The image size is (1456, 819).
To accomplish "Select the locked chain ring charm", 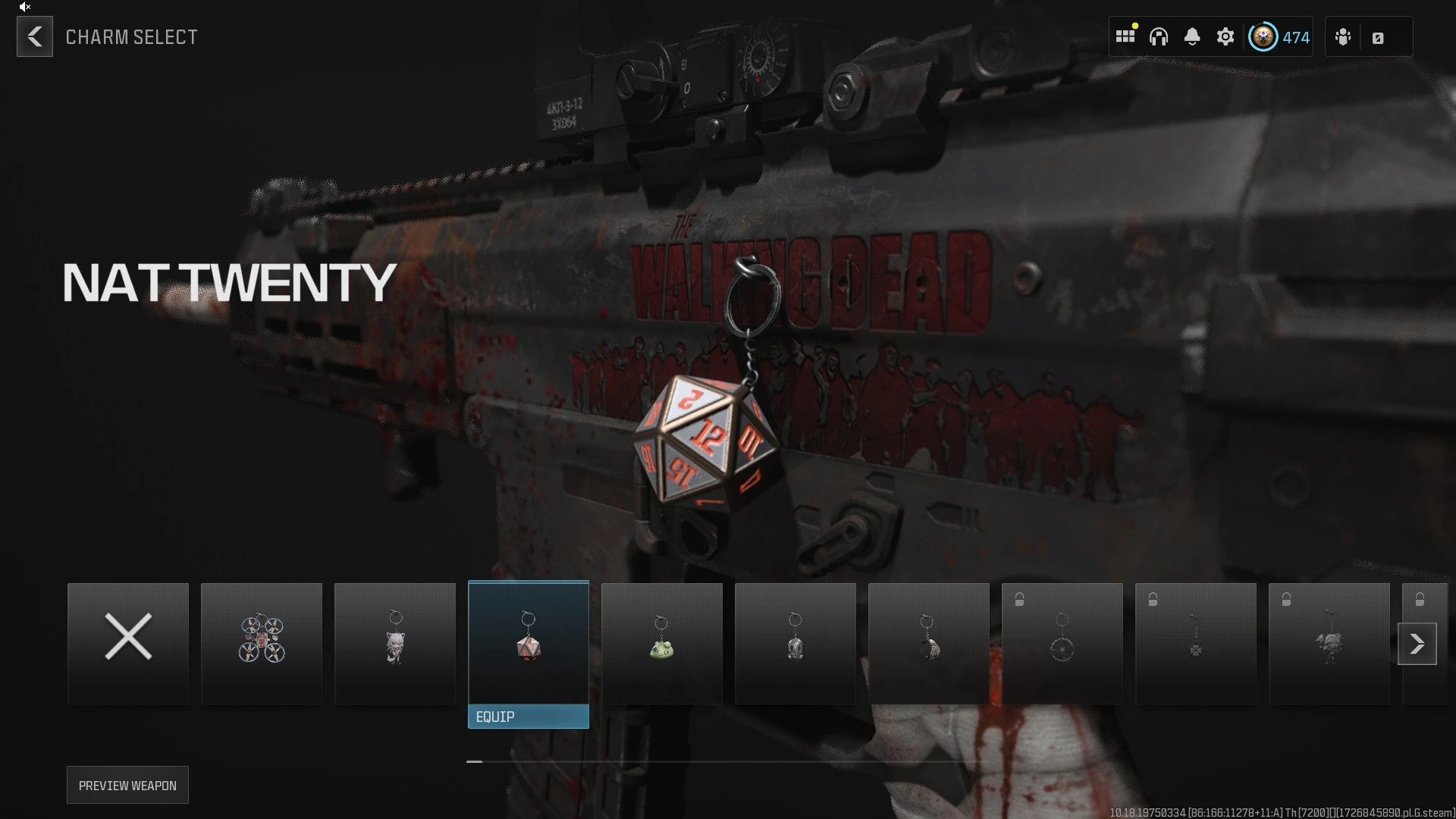I will pos(1062,643).
